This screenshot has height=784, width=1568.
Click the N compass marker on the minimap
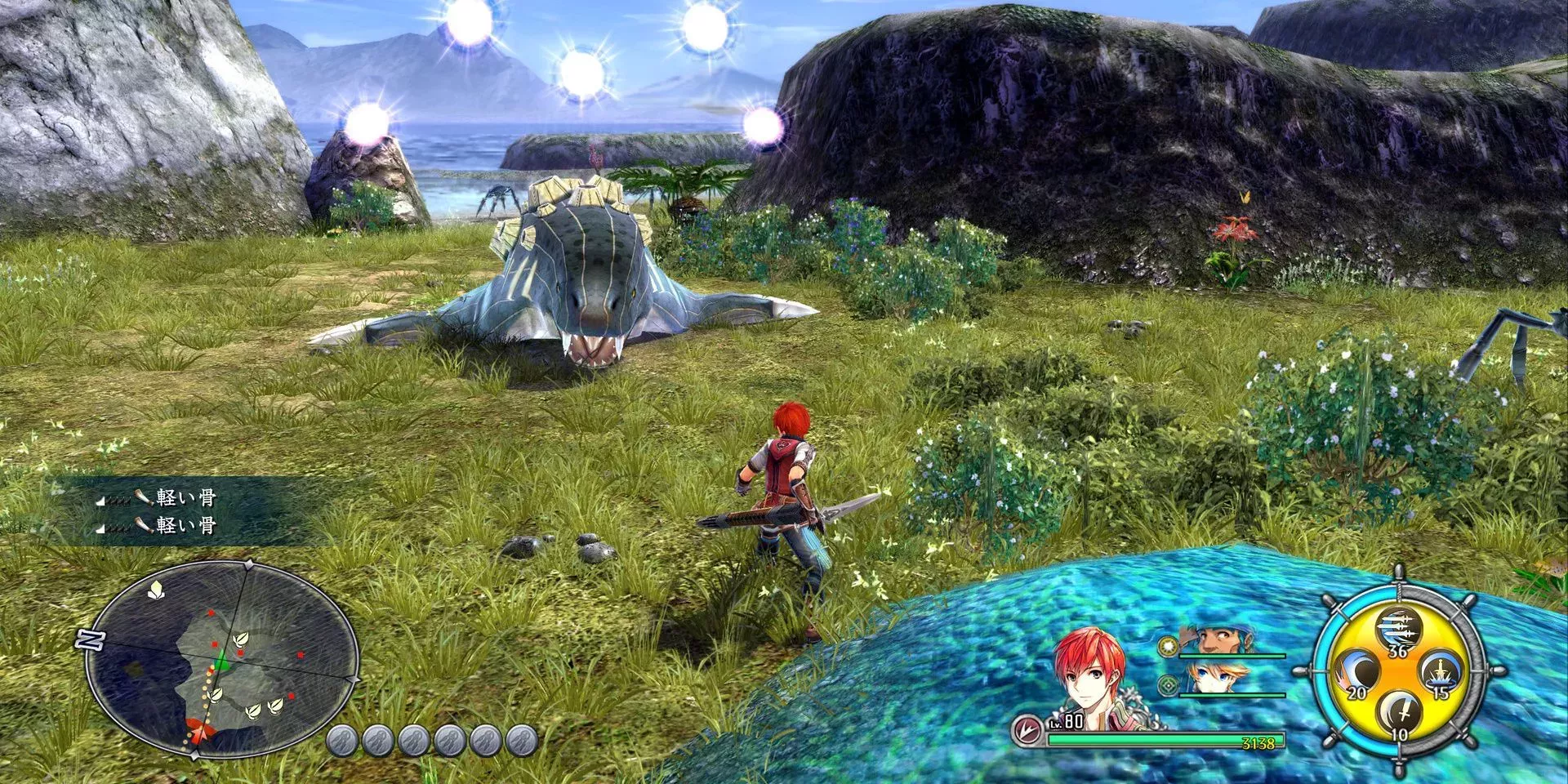click(x=89, y=639)
